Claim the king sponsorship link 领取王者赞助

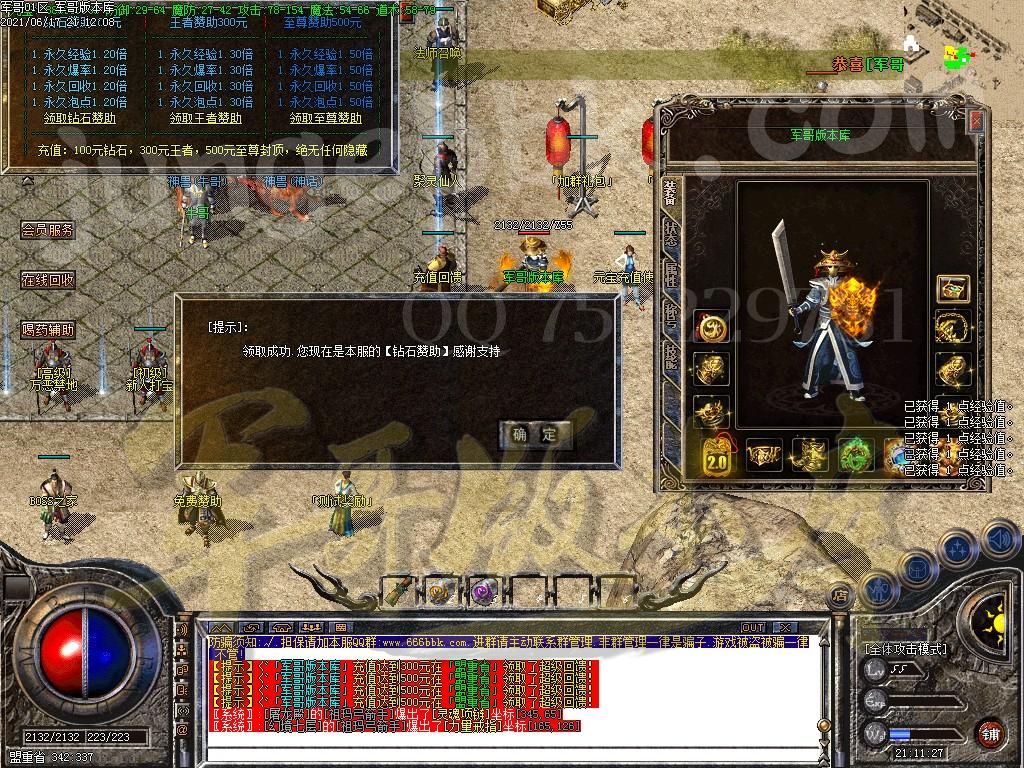coord(205,118)
